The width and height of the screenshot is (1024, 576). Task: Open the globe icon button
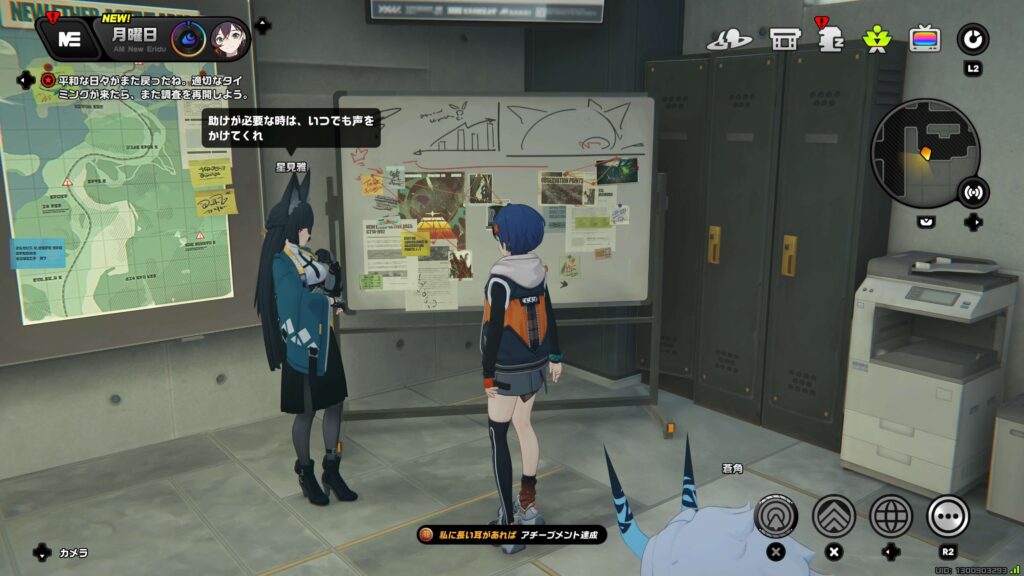point(890,516)
